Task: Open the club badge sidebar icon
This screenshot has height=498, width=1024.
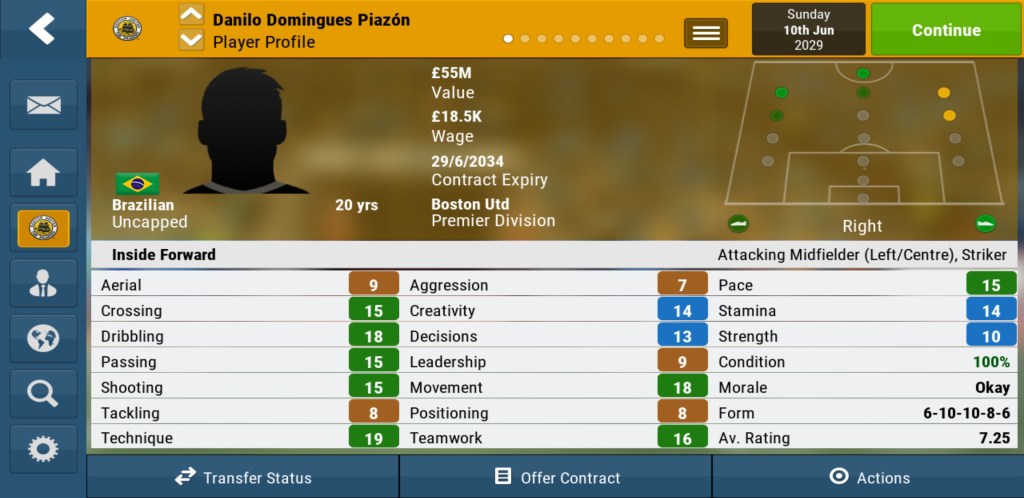Action: (x=43, y=228)
